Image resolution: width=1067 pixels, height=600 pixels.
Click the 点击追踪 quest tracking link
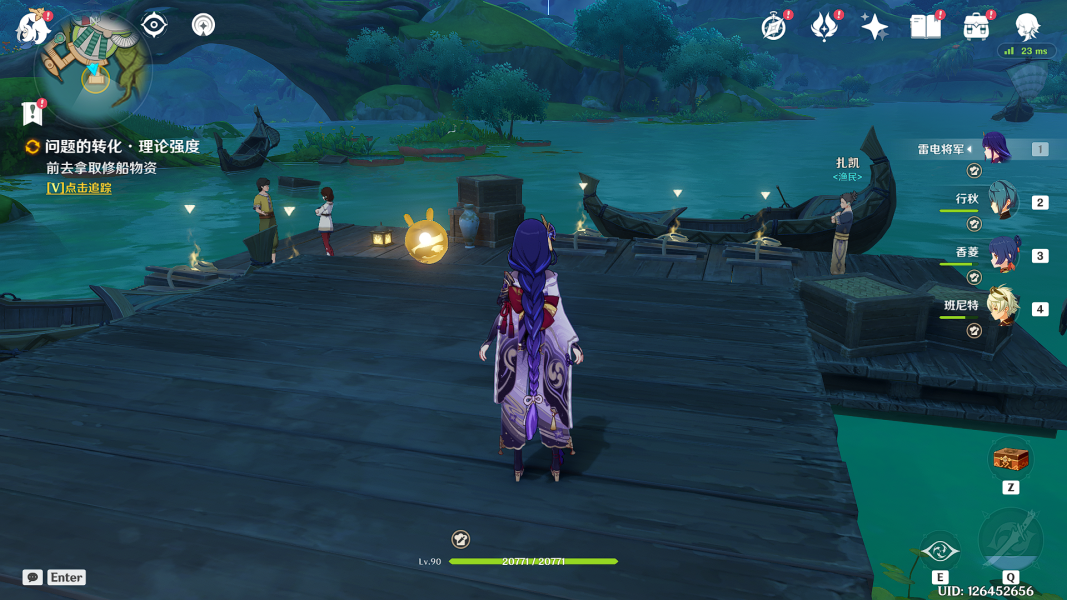[x=79, y=188]
